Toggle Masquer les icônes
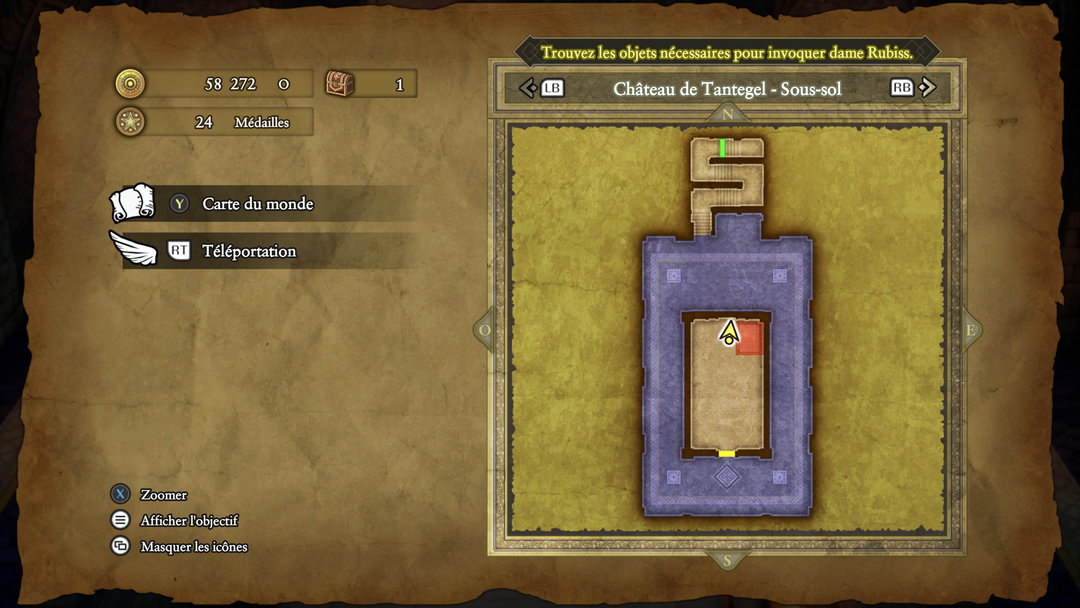 point(193,547)
